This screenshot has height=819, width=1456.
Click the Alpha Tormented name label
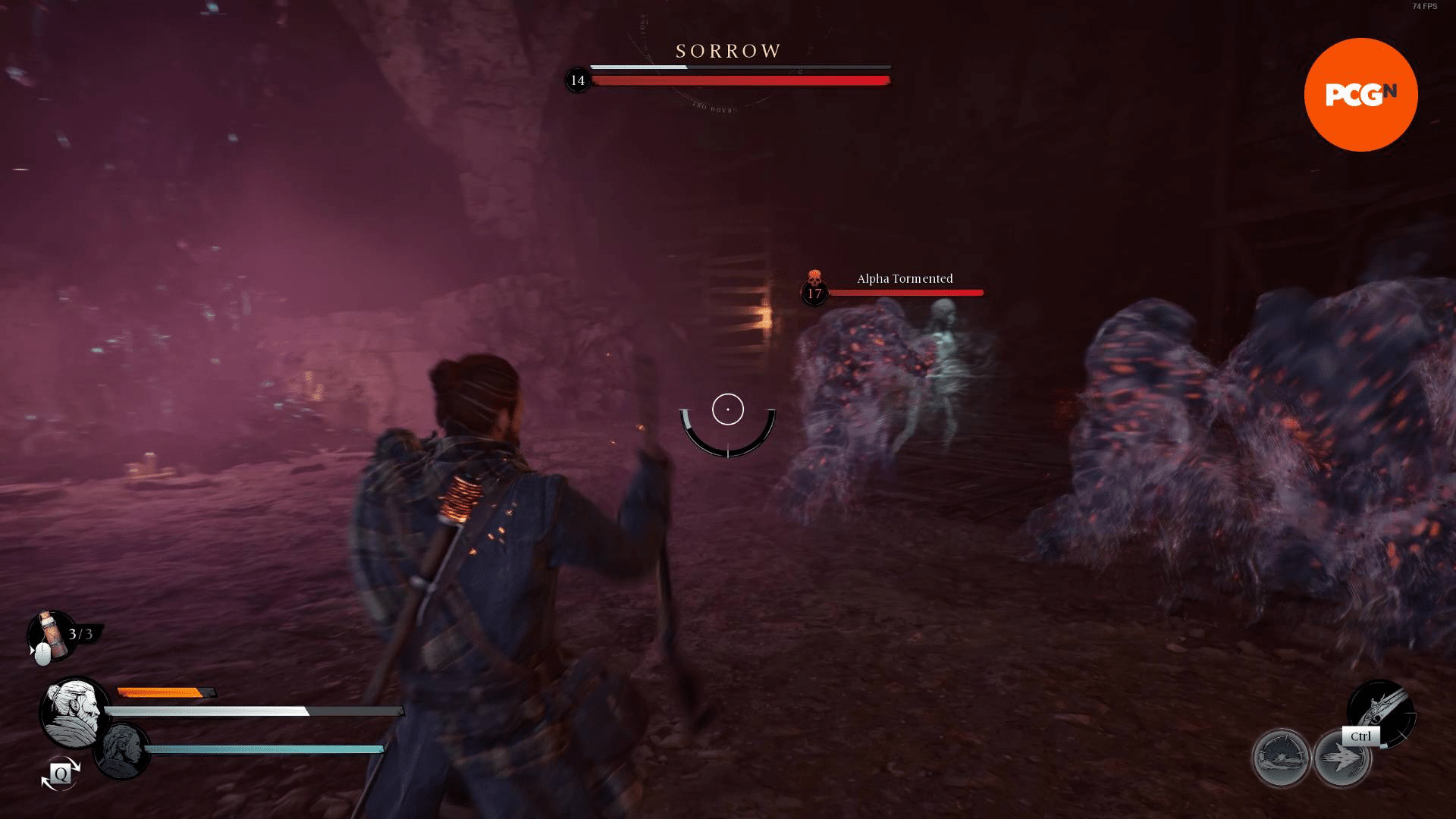903,278
